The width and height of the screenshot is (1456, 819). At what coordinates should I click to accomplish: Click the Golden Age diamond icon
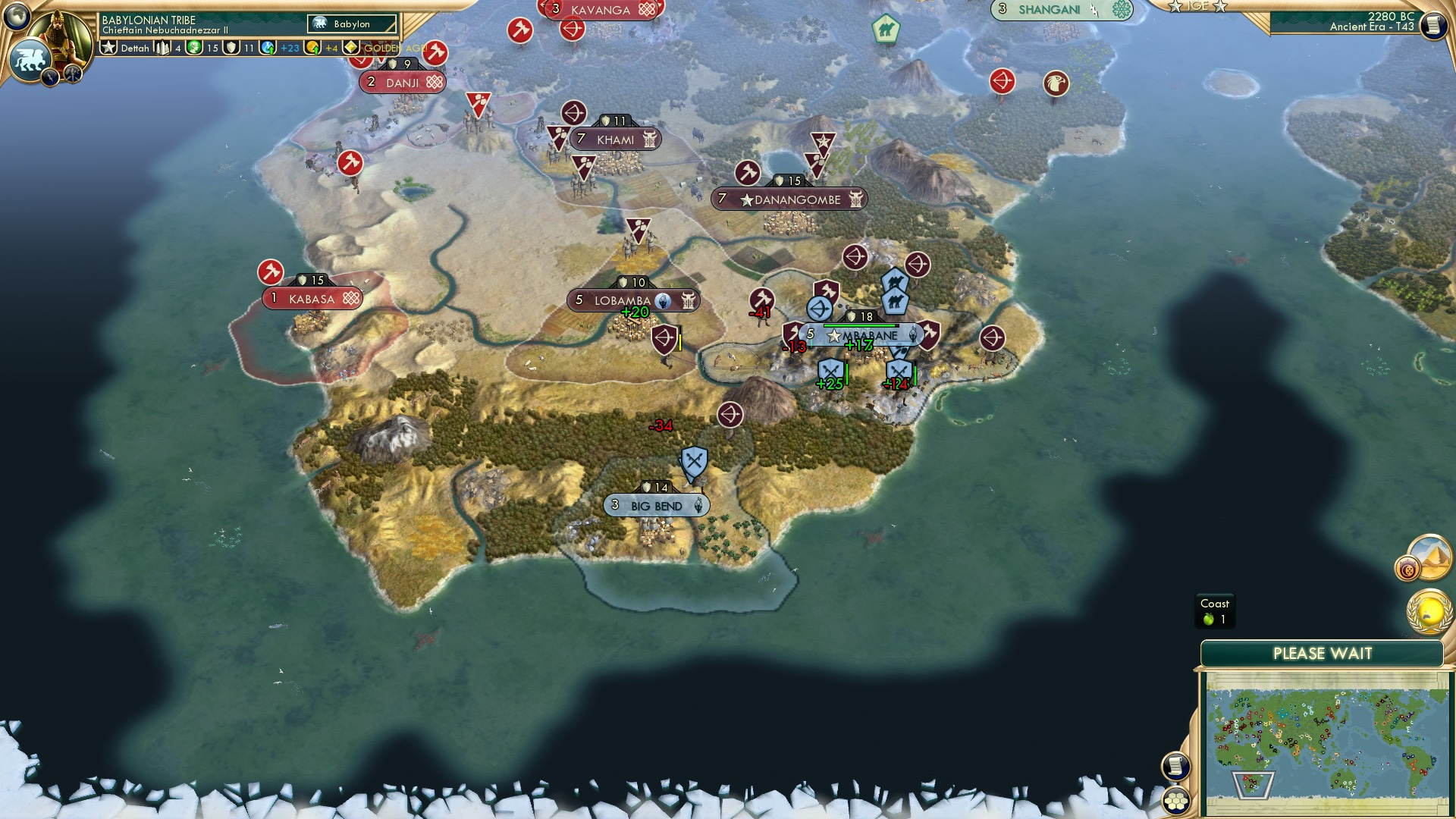pyautogui.click(x=351, y=48)
